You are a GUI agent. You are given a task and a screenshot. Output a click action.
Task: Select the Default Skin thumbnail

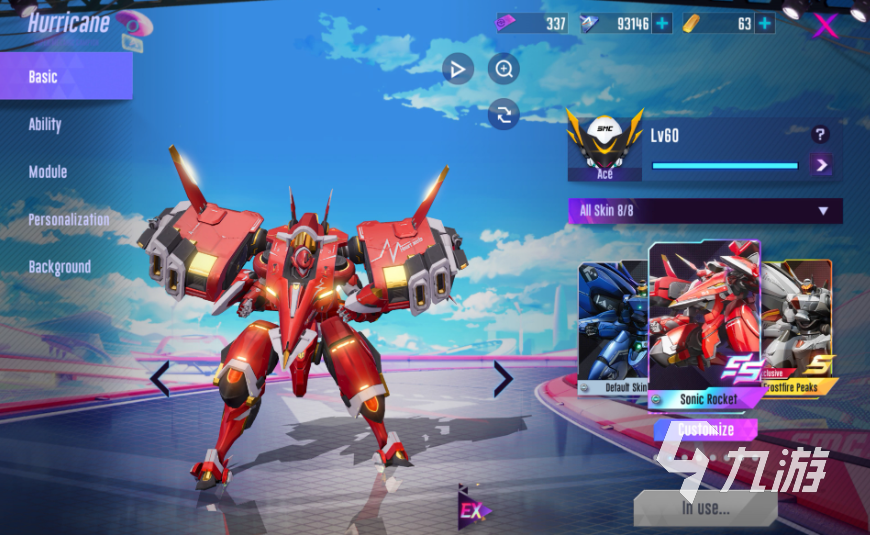coord(612,325)
